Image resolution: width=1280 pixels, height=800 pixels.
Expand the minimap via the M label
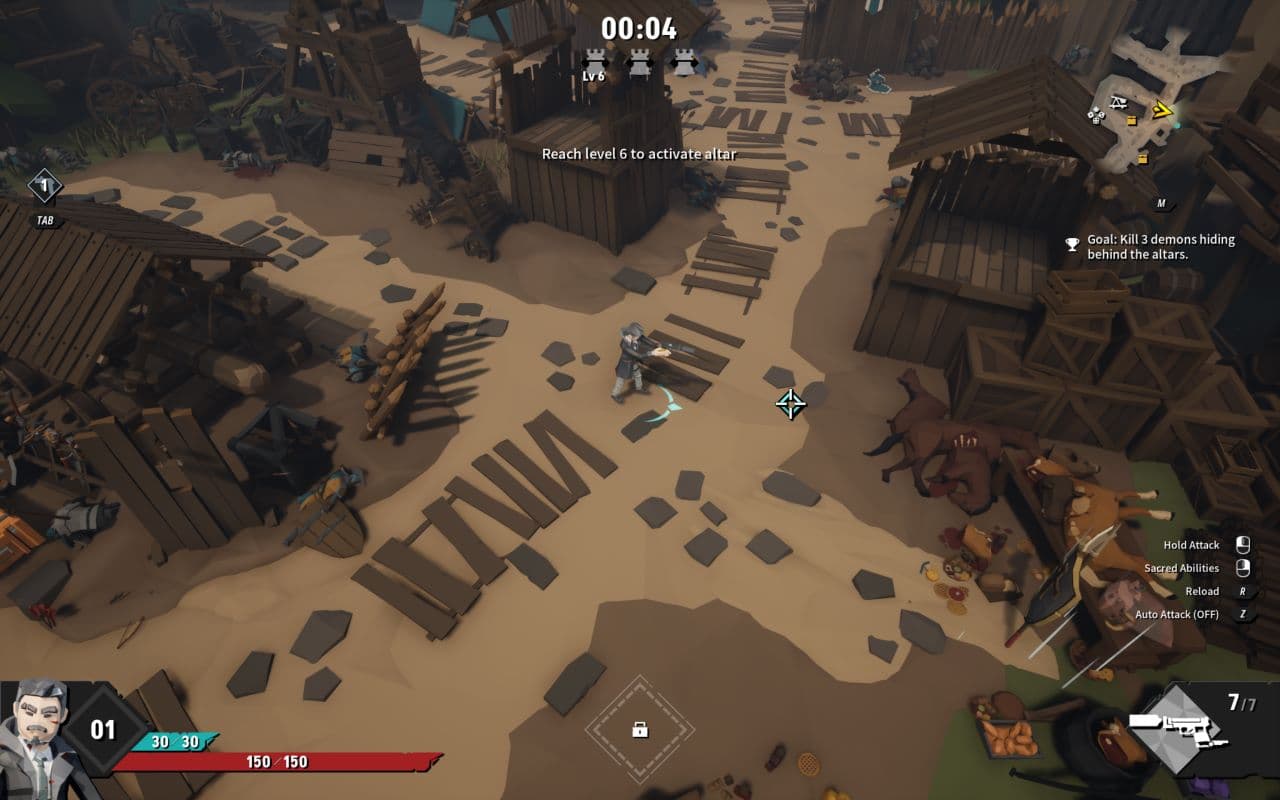pyautogui.click(x=1162, y=202)
